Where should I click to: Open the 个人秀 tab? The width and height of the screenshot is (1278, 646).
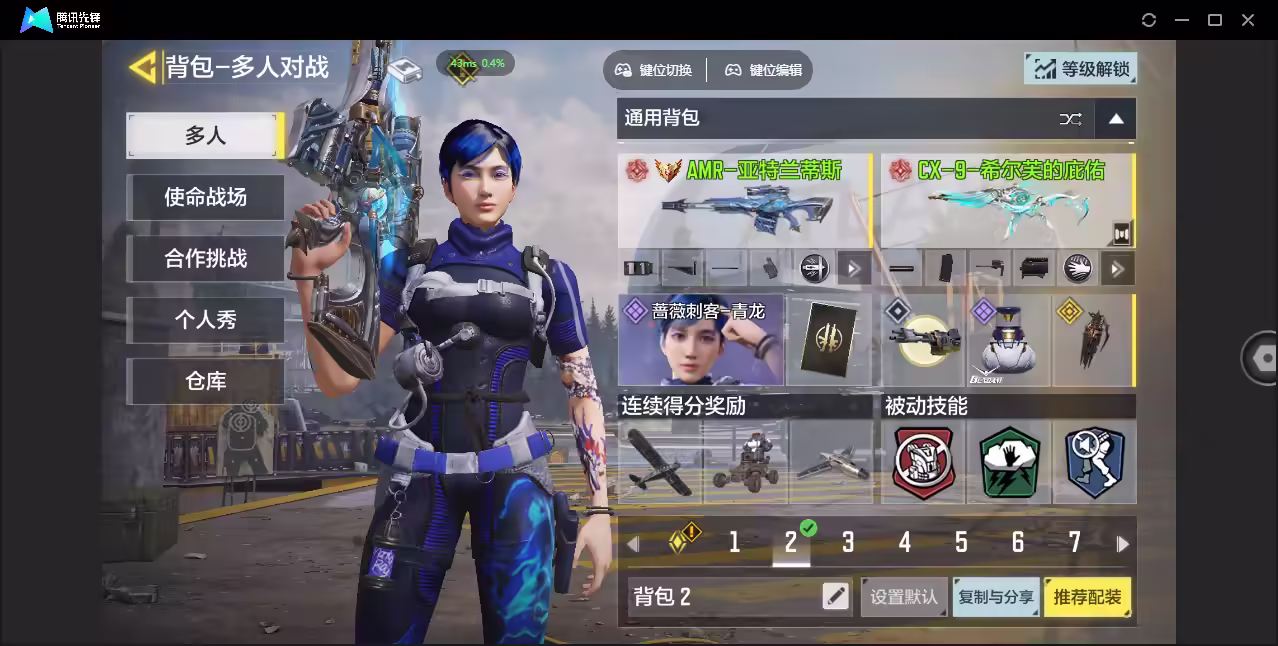pyautogui.click(x=205, y=320)
